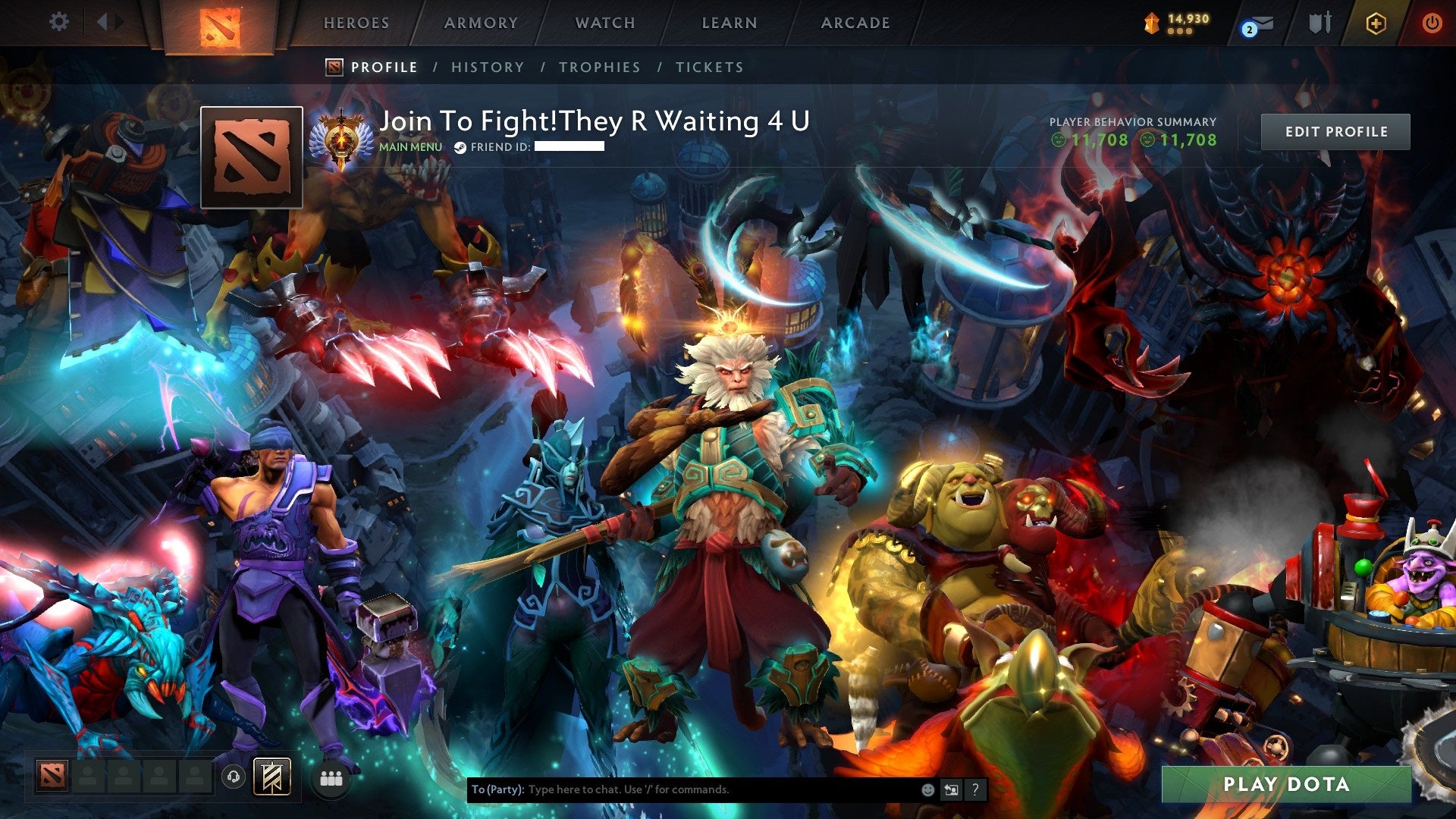This screenshot has height=819, width=1456.
Task: Click the Dota Plus hexagon icon
Action: point(1376,23)
